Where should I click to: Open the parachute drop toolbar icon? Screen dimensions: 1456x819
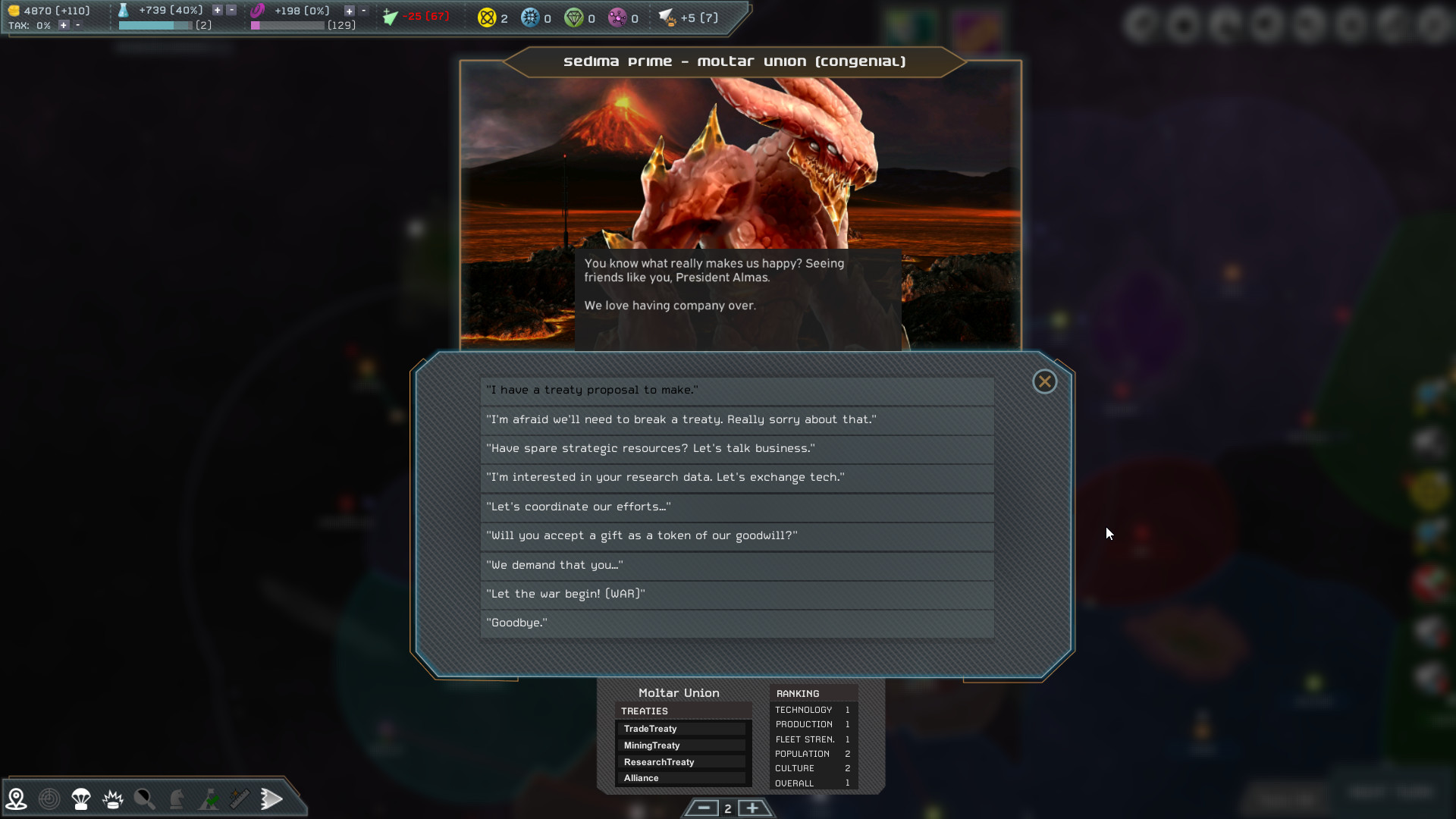point(81,799)
